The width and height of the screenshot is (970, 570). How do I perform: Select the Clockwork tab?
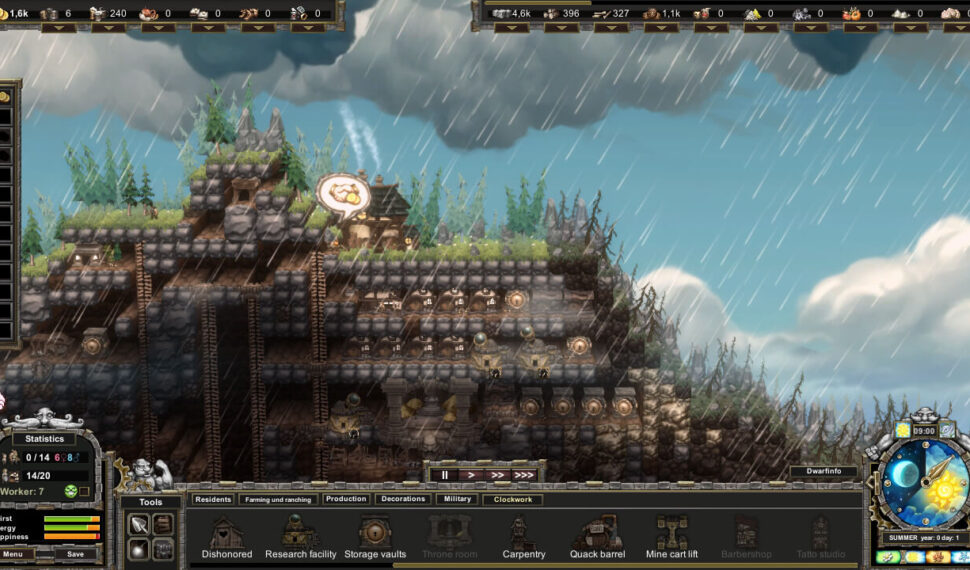point(513,499)
